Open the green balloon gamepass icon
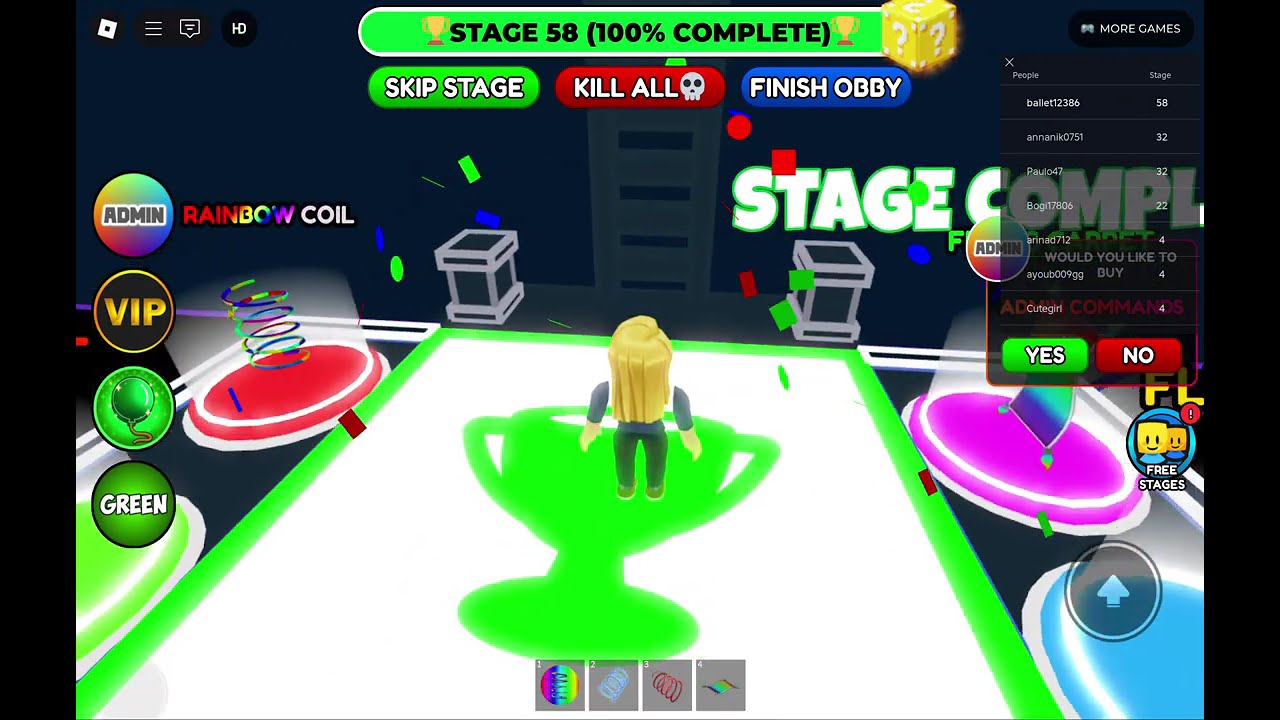Screen dimensions: 1280x720 pyautogui.click(x=133, y=408)
